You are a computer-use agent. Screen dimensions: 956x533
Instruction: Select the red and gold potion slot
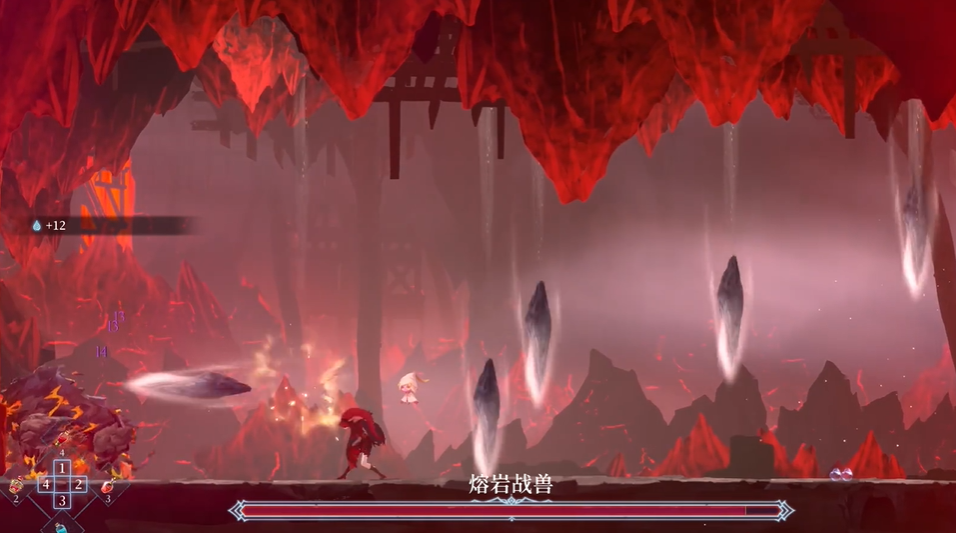16,486
